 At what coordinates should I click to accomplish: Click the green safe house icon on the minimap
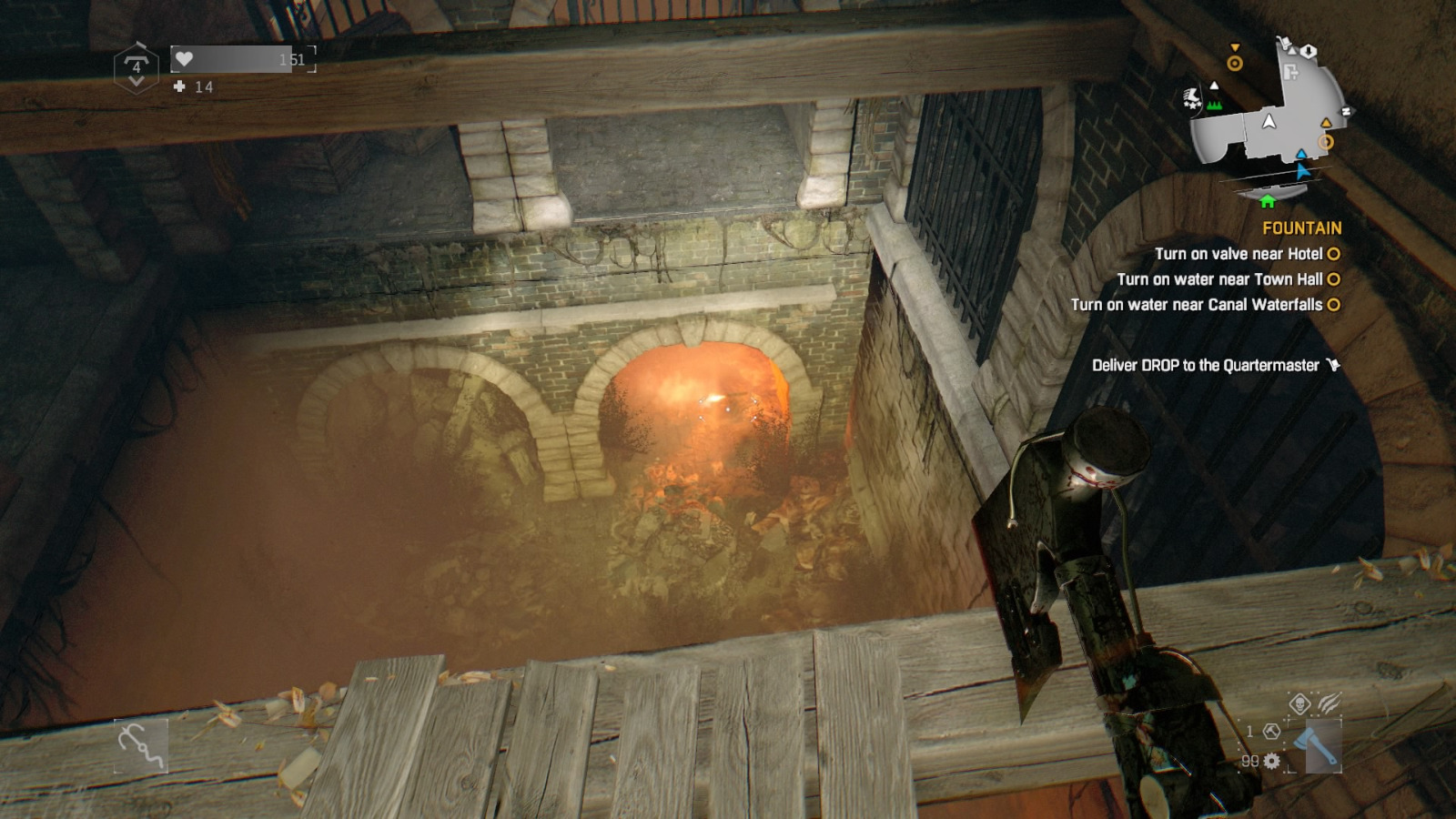1268,201
